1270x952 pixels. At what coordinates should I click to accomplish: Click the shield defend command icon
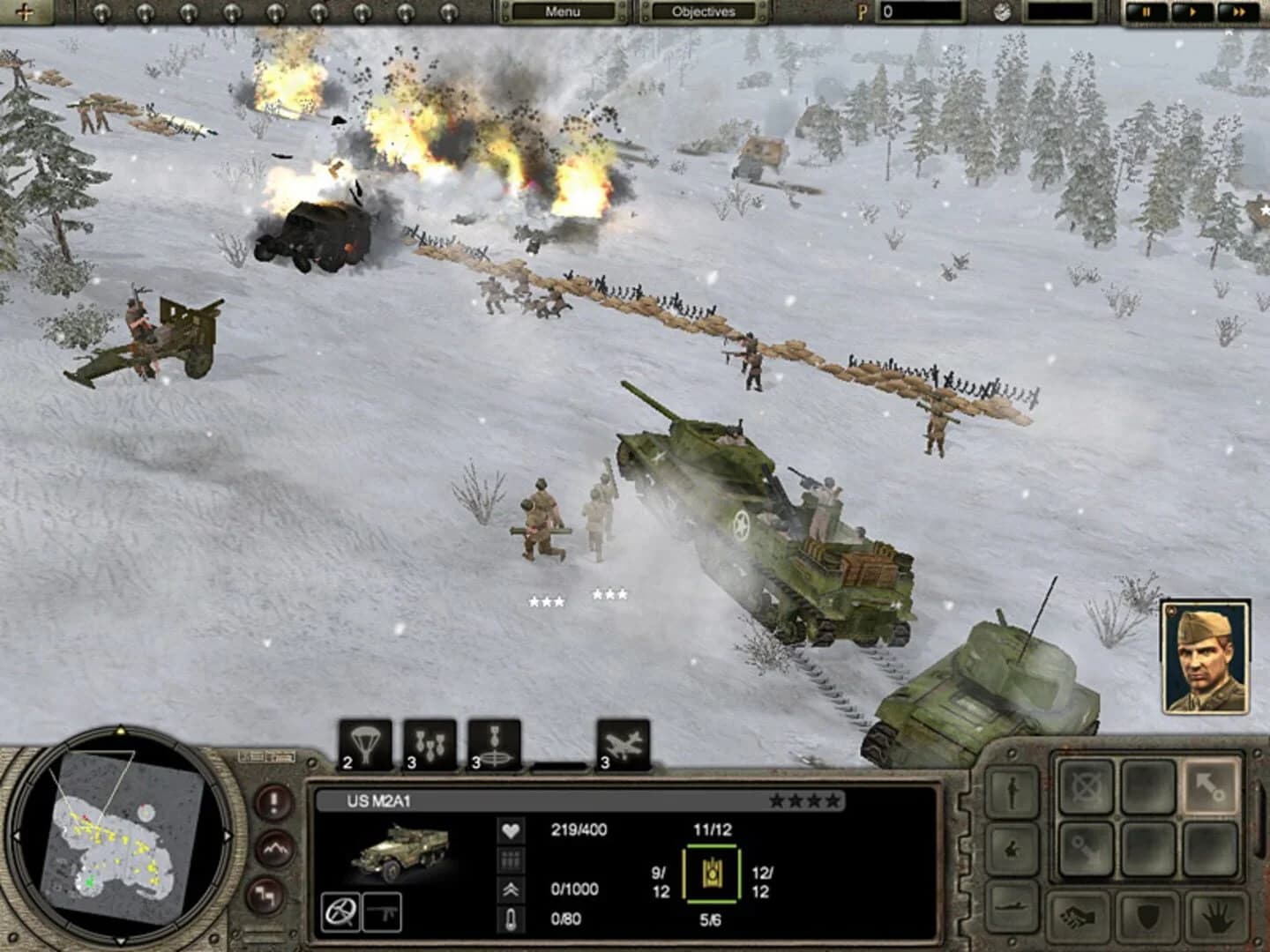pos(1147,919)
